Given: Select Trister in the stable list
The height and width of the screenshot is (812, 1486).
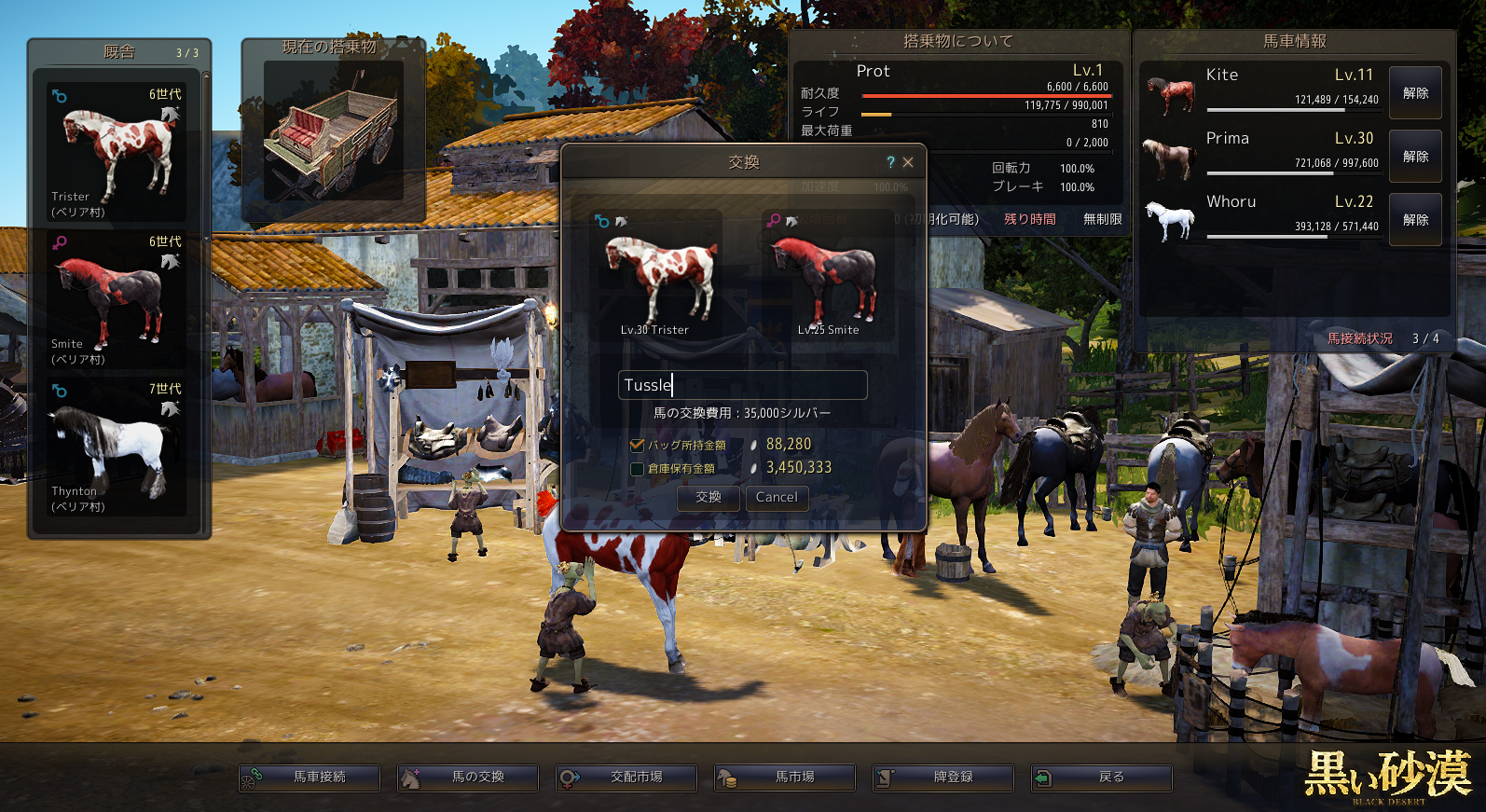Looking at the screenshot, I should tap(117, 153).
